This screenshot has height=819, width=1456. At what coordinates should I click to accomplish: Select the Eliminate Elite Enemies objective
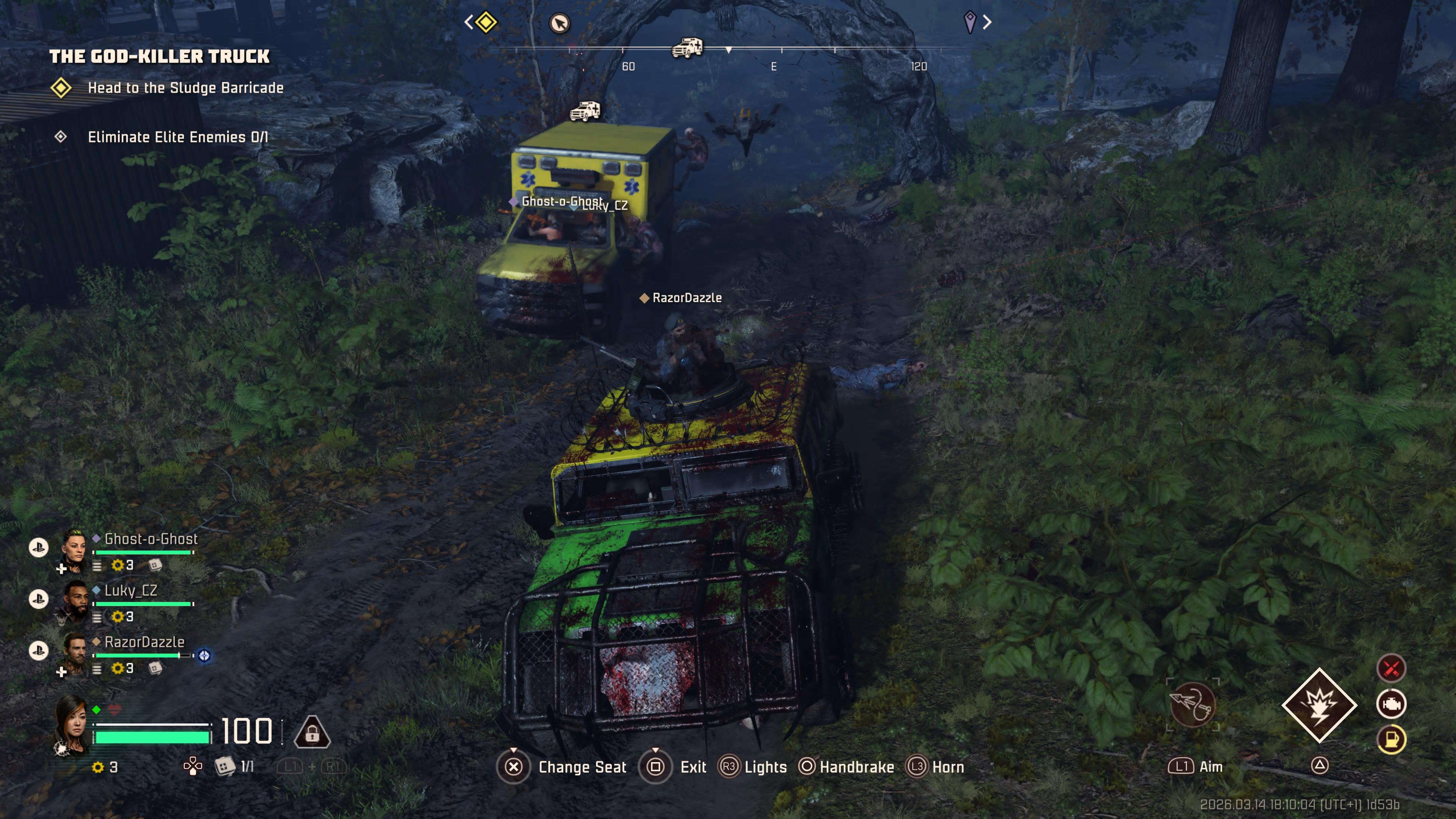pos(177,137)
